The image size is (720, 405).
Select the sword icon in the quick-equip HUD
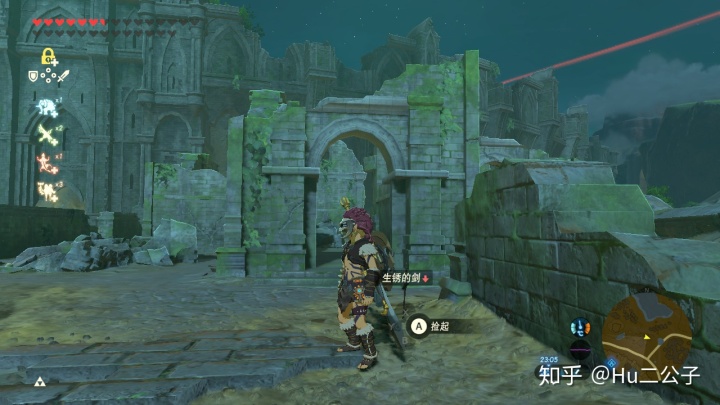coord(61,75)
